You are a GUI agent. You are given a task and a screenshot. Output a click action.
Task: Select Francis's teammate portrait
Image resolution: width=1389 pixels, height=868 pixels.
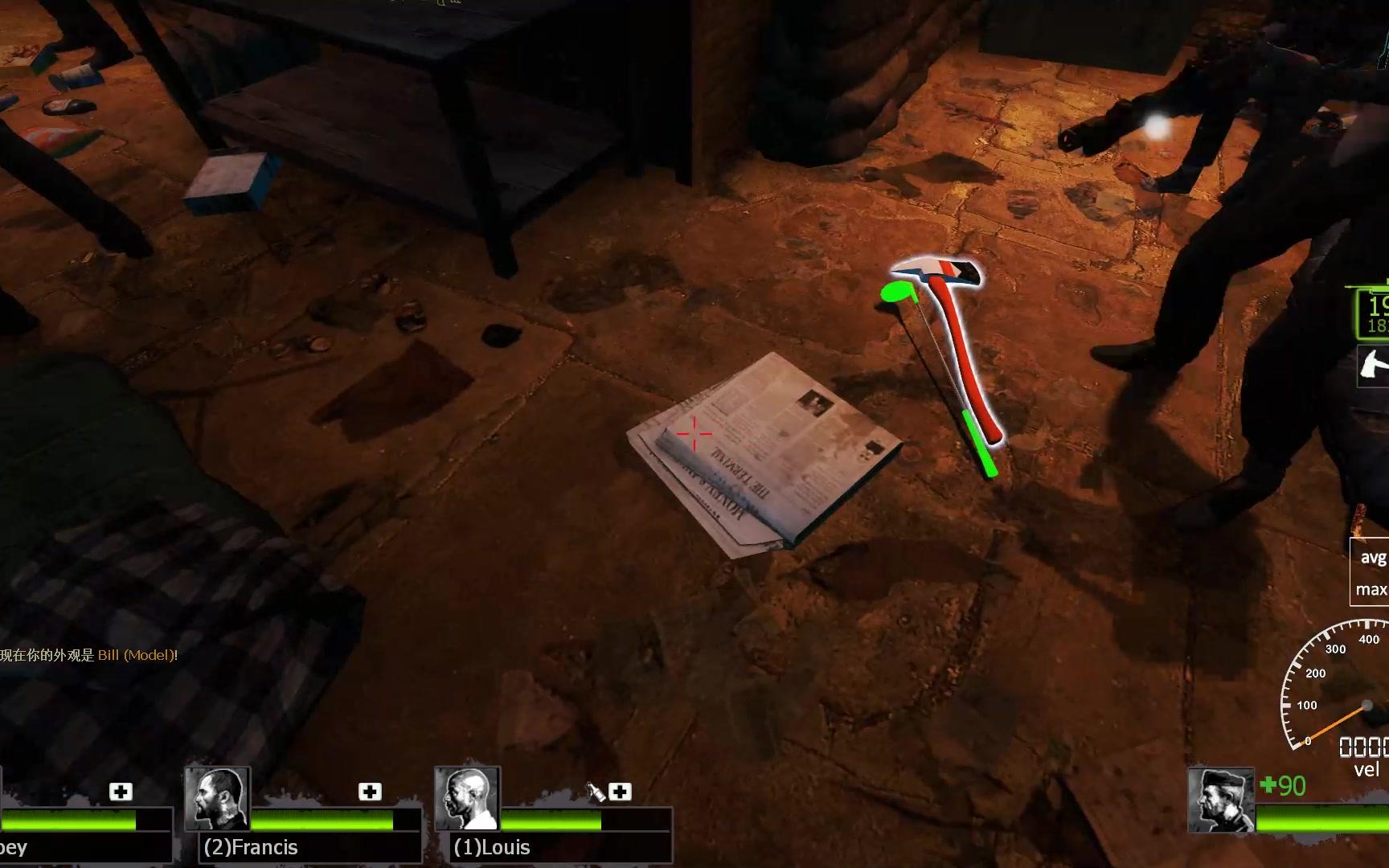(x=217, y=798)
